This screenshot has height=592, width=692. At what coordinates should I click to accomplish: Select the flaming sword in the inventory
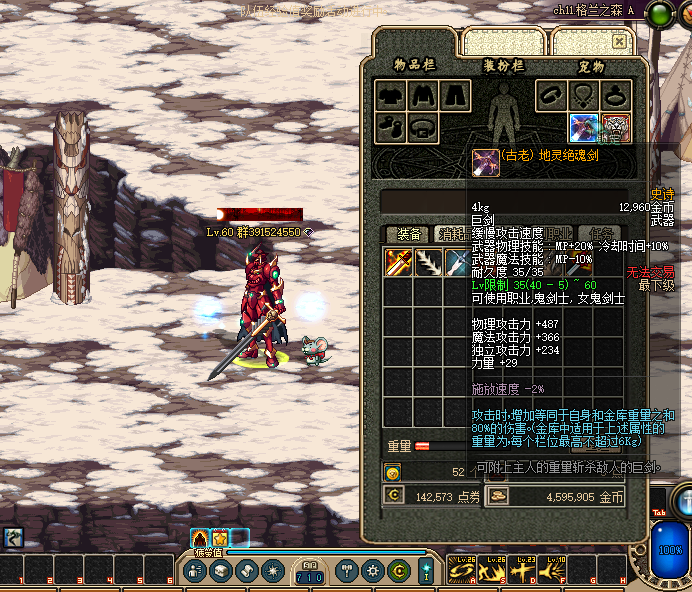pos(399,262)
